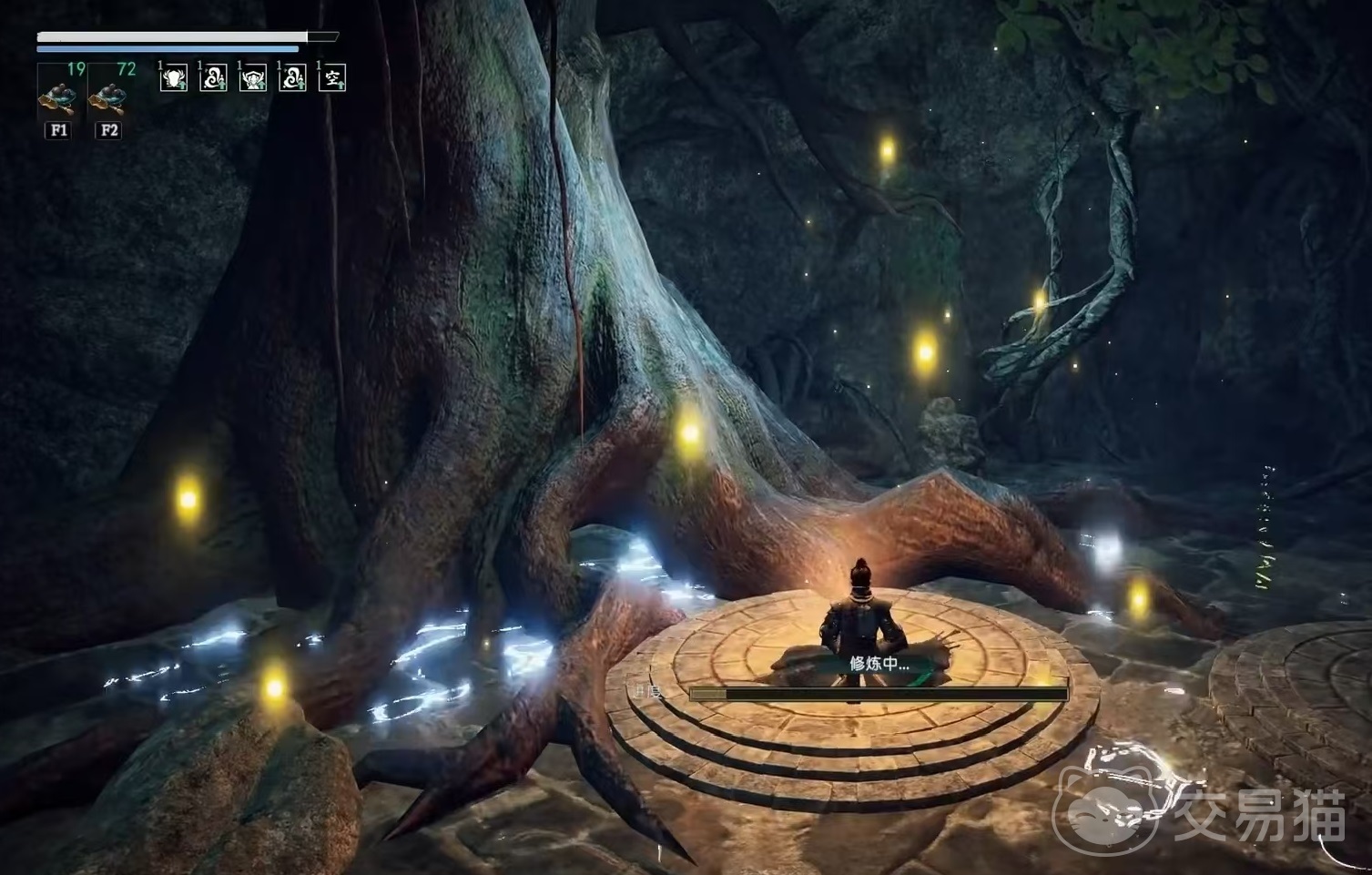This screenshot has width=1372, height=875.
Task: Inspect the 空 buff icon
Action: pyautogui.click(x=332, y=78)
